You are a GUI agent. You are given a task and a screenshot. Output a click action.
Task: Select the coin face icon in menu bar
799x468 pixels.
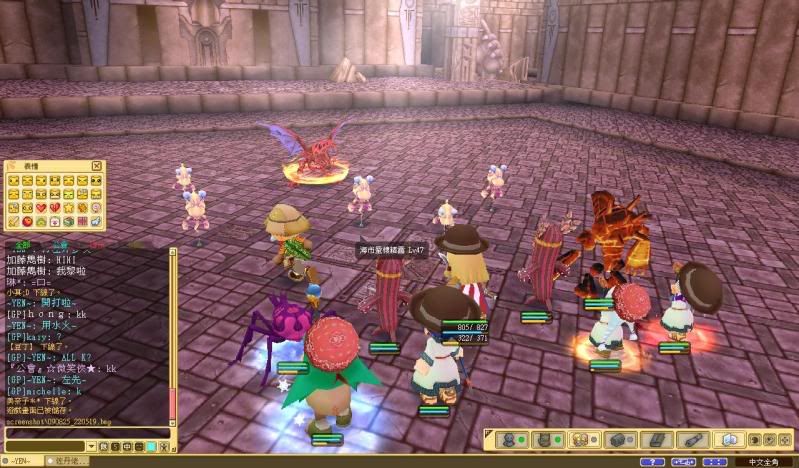point(580,439)
